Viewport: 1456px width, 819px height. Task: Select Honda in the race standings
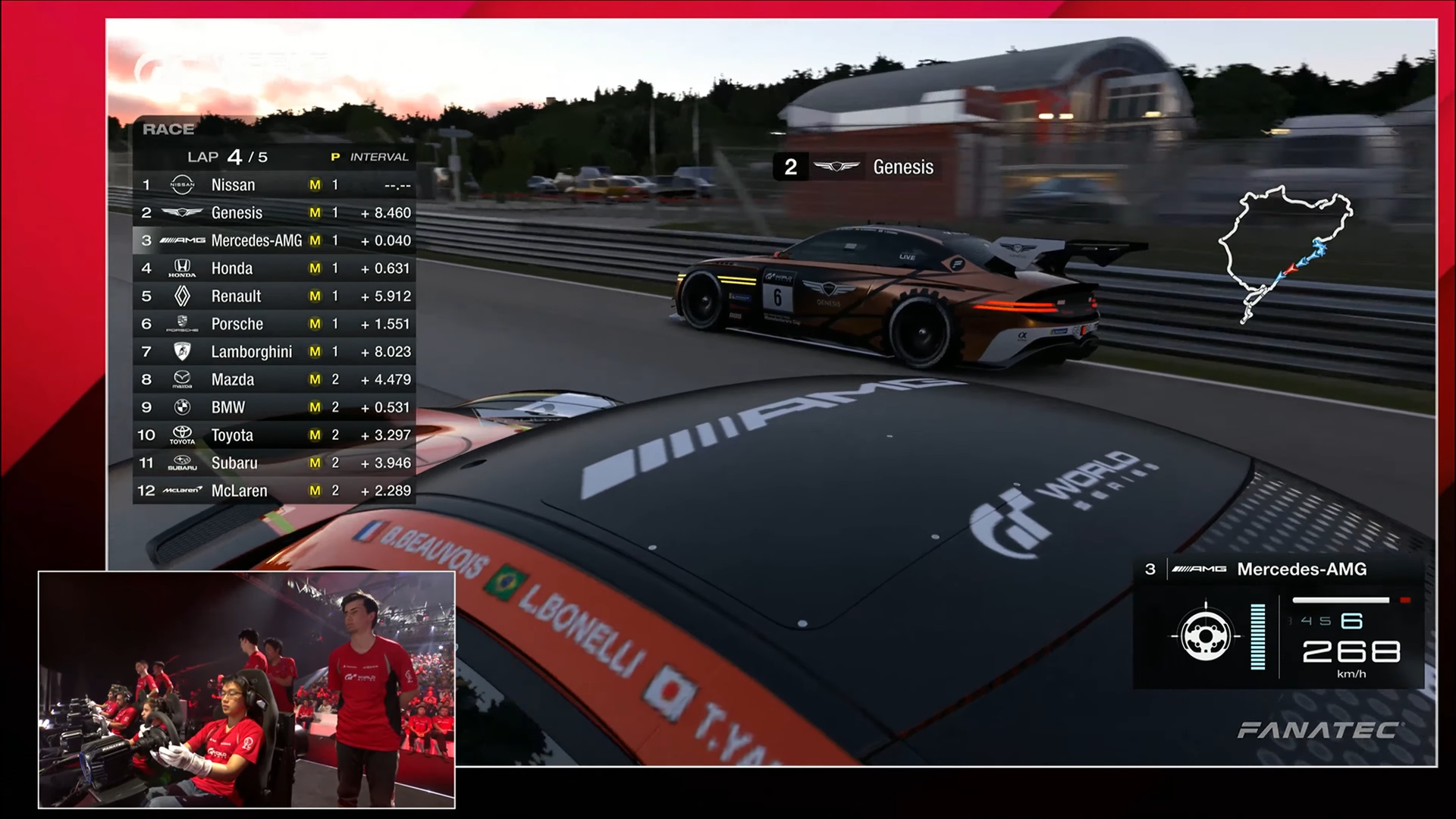click(275, 268)
